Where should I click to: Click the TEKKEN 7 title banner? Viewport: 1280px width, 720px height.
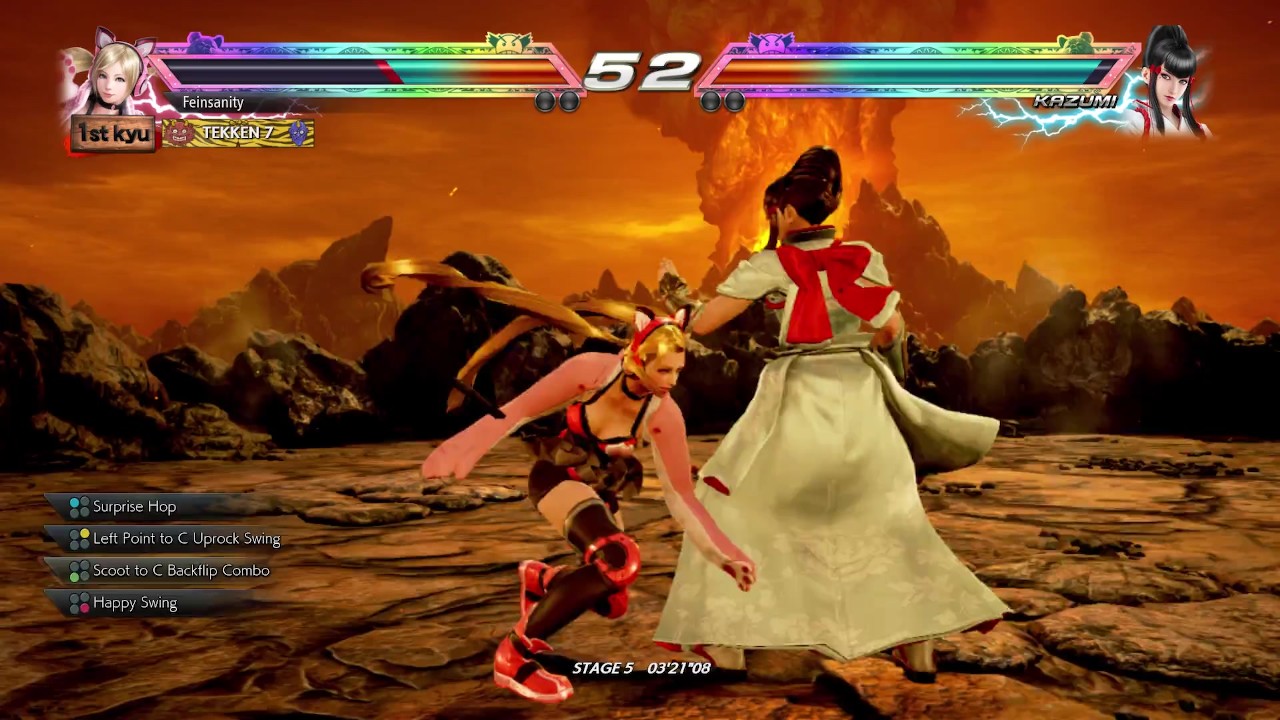point(238,133)
